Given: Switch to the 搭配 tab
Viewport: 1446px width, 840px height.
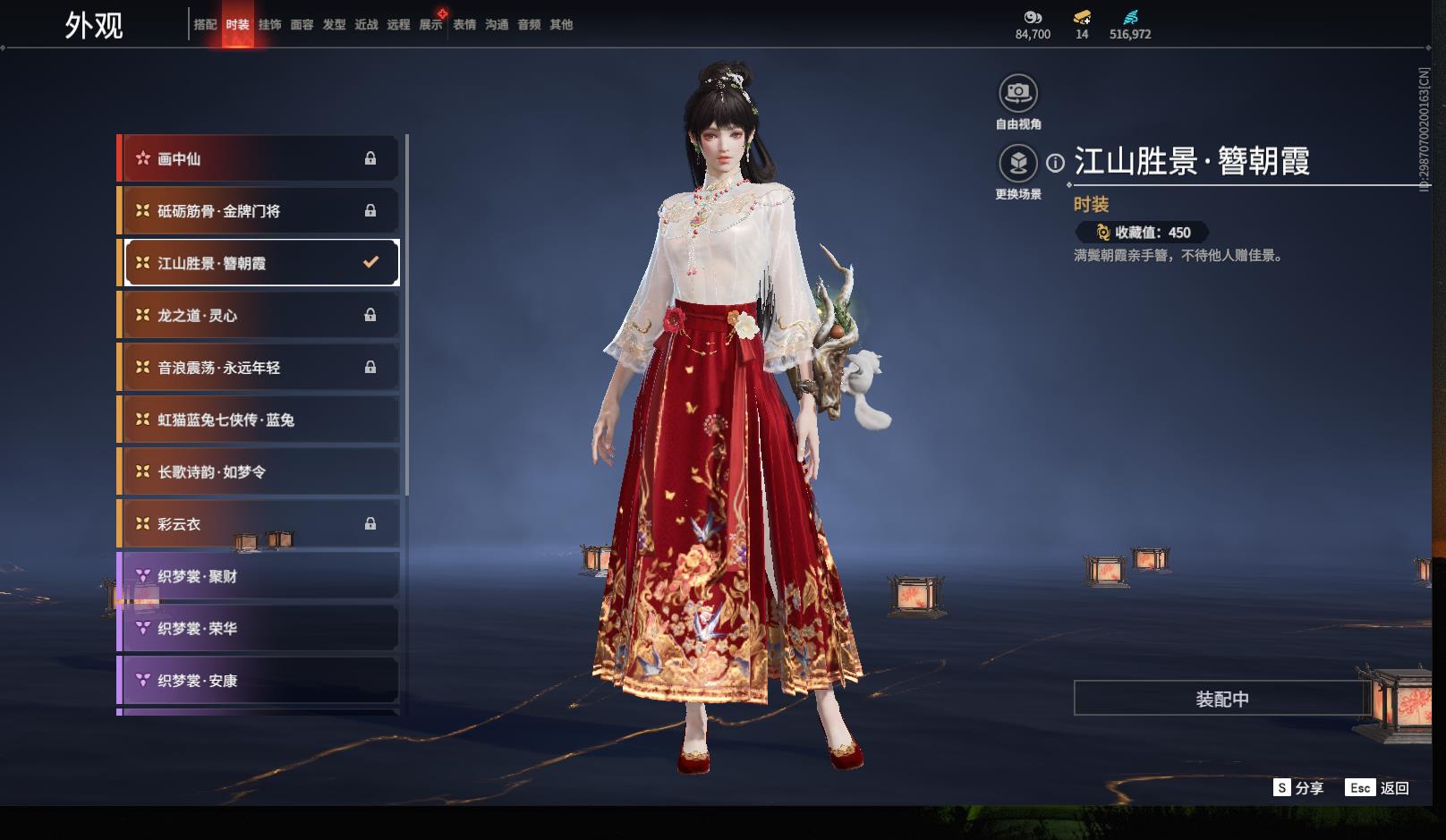Looking at the screenshot, I should (205, 25).
